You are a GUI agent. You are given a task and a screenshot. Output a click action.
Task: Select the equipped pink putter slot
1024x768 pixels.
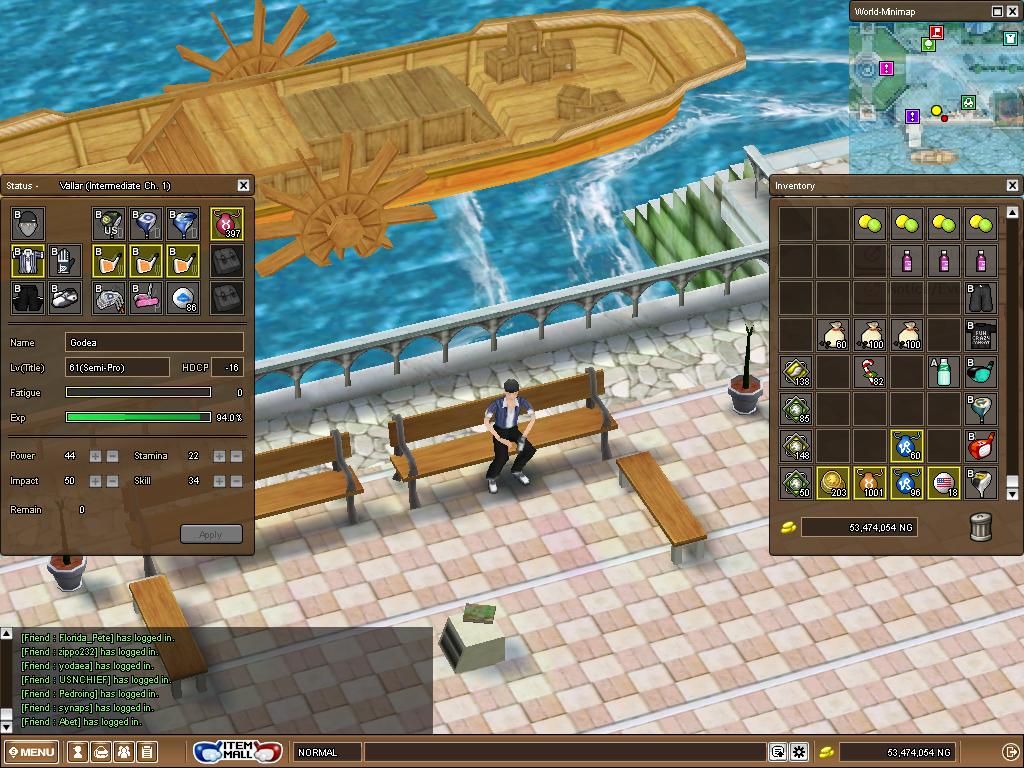tap(146, 298)
